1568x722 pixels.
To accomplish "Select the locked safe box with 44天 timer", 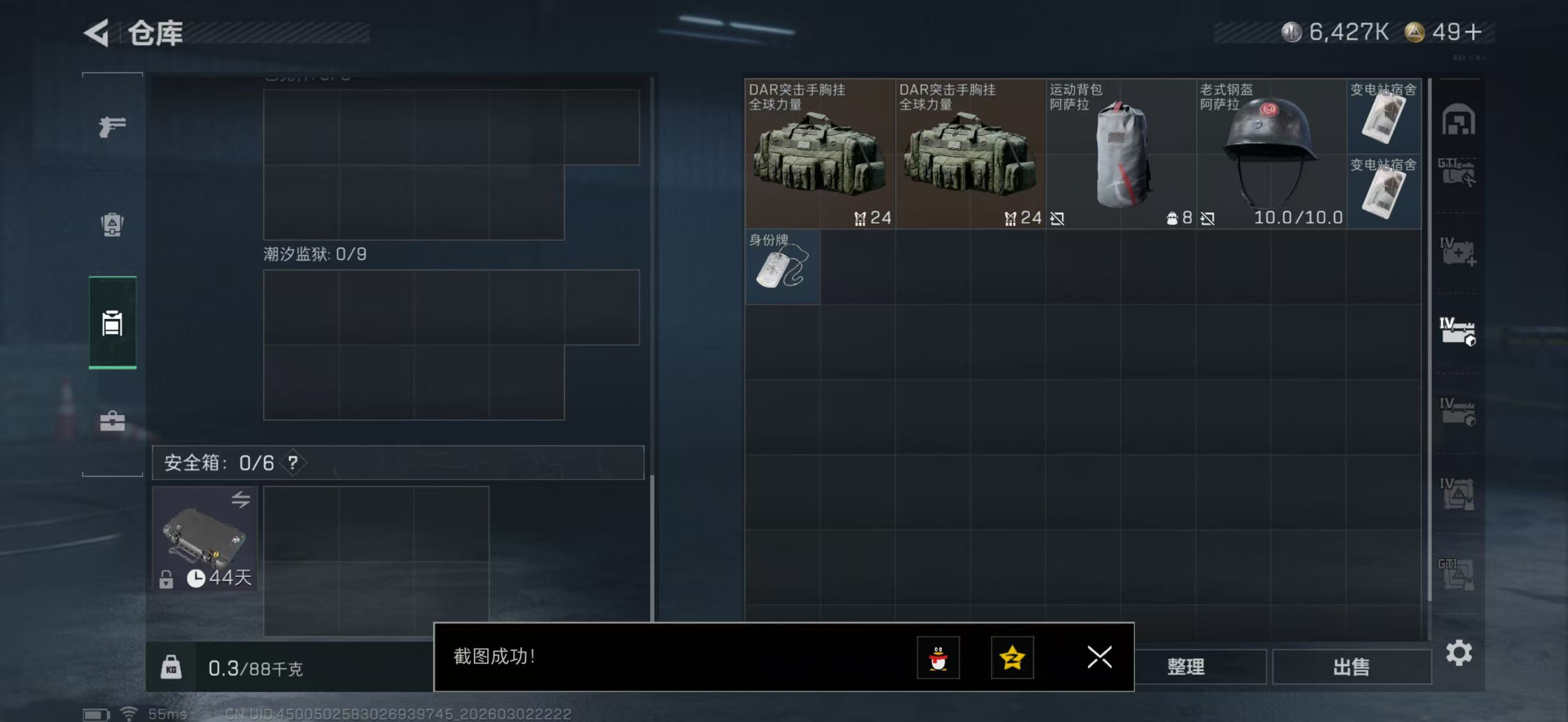I will pyautogui.click(x=205, y=538).
